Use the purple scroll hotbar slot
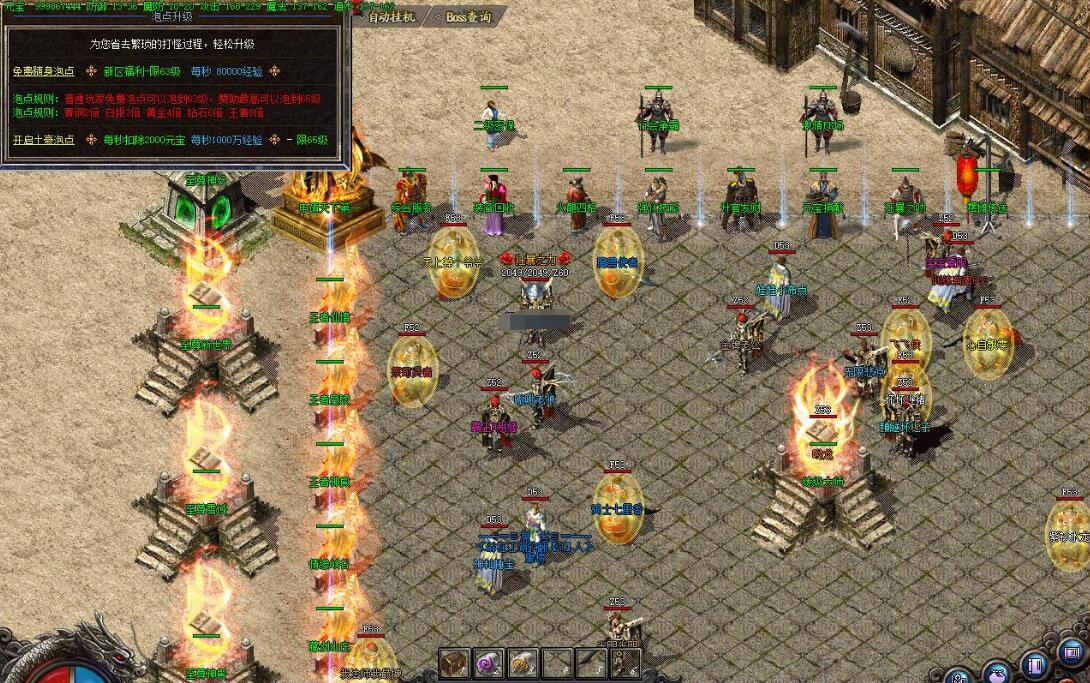1090x683 pixels. point(489,663)
